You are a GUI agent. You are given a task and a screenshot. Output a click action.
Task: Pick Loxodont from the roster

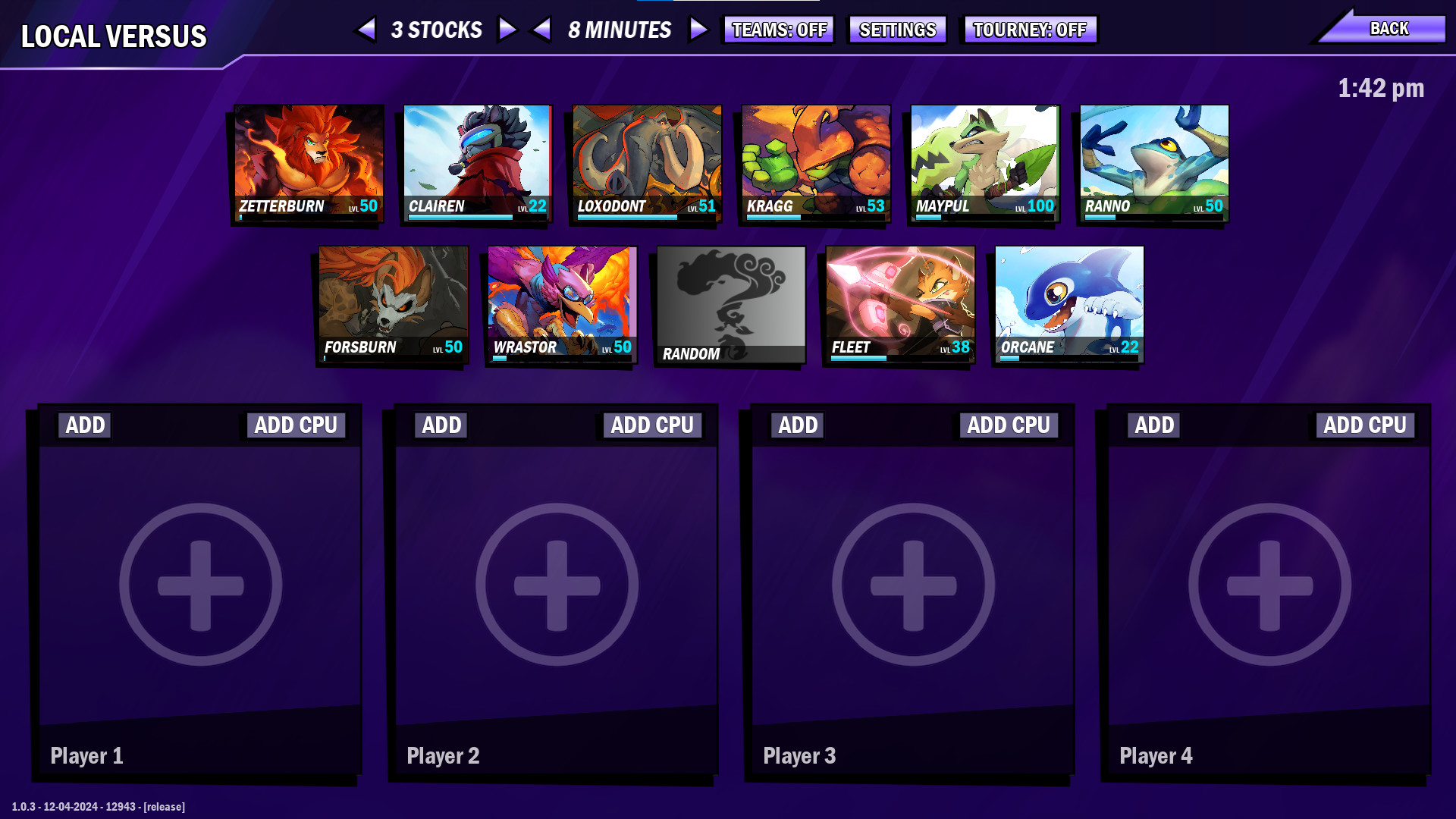pyautogui.click(x=645, y=159)
